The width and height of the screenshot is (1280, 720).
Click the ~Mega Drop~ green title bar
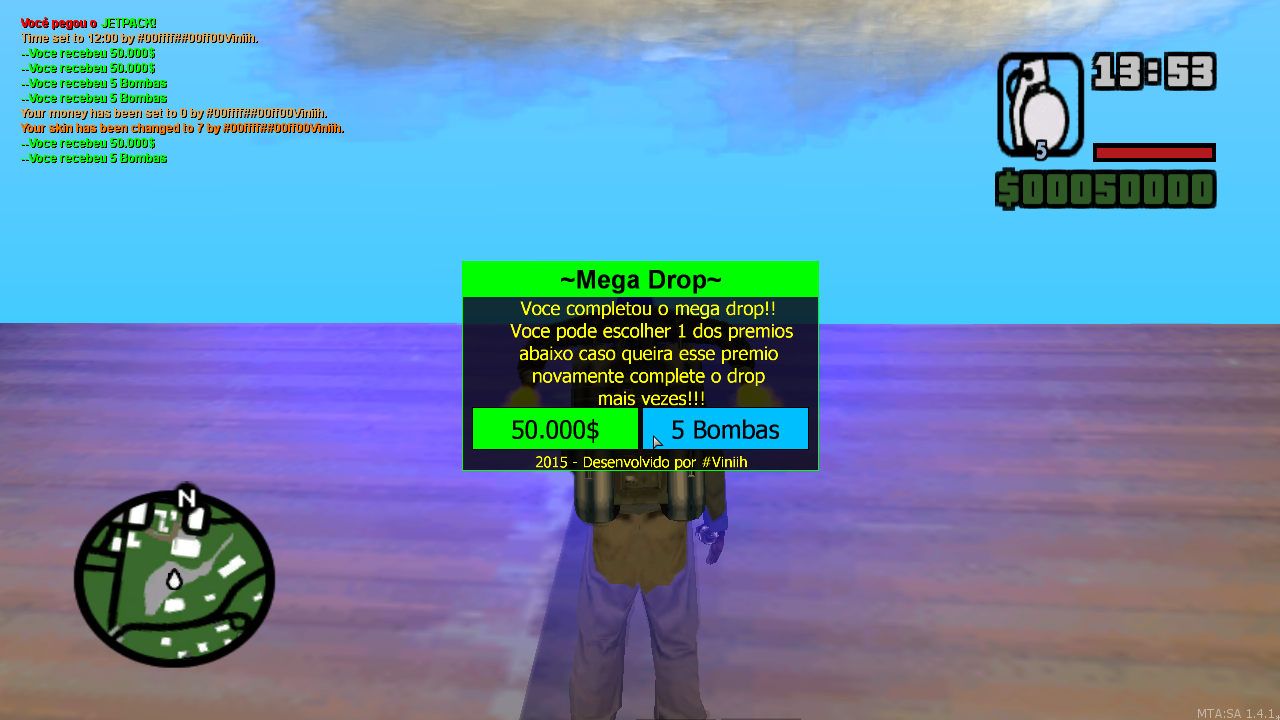pos(639,280)
